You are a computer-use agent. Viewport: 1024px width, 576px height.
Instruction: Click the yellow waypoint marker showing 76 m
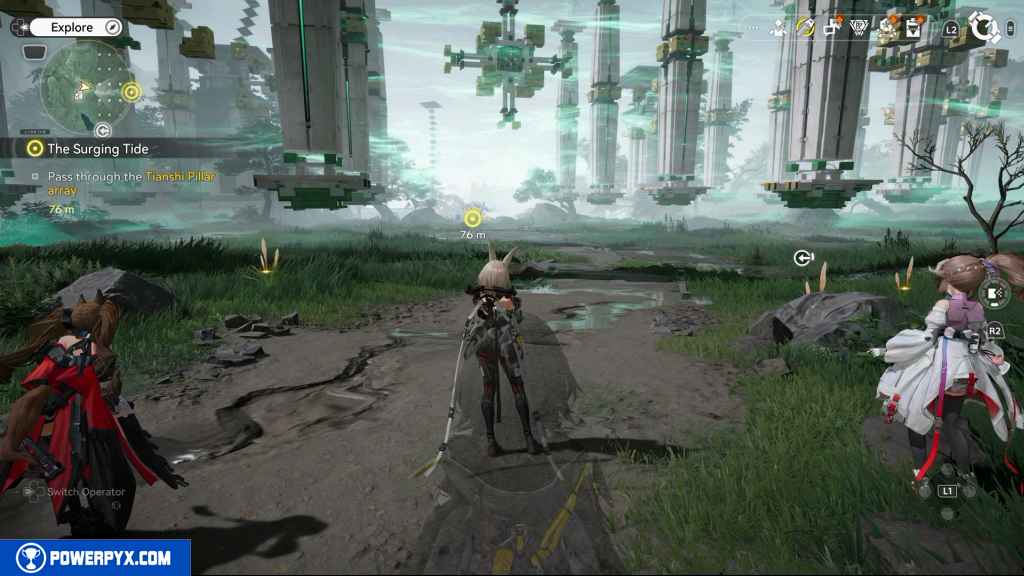pos(473,218)
